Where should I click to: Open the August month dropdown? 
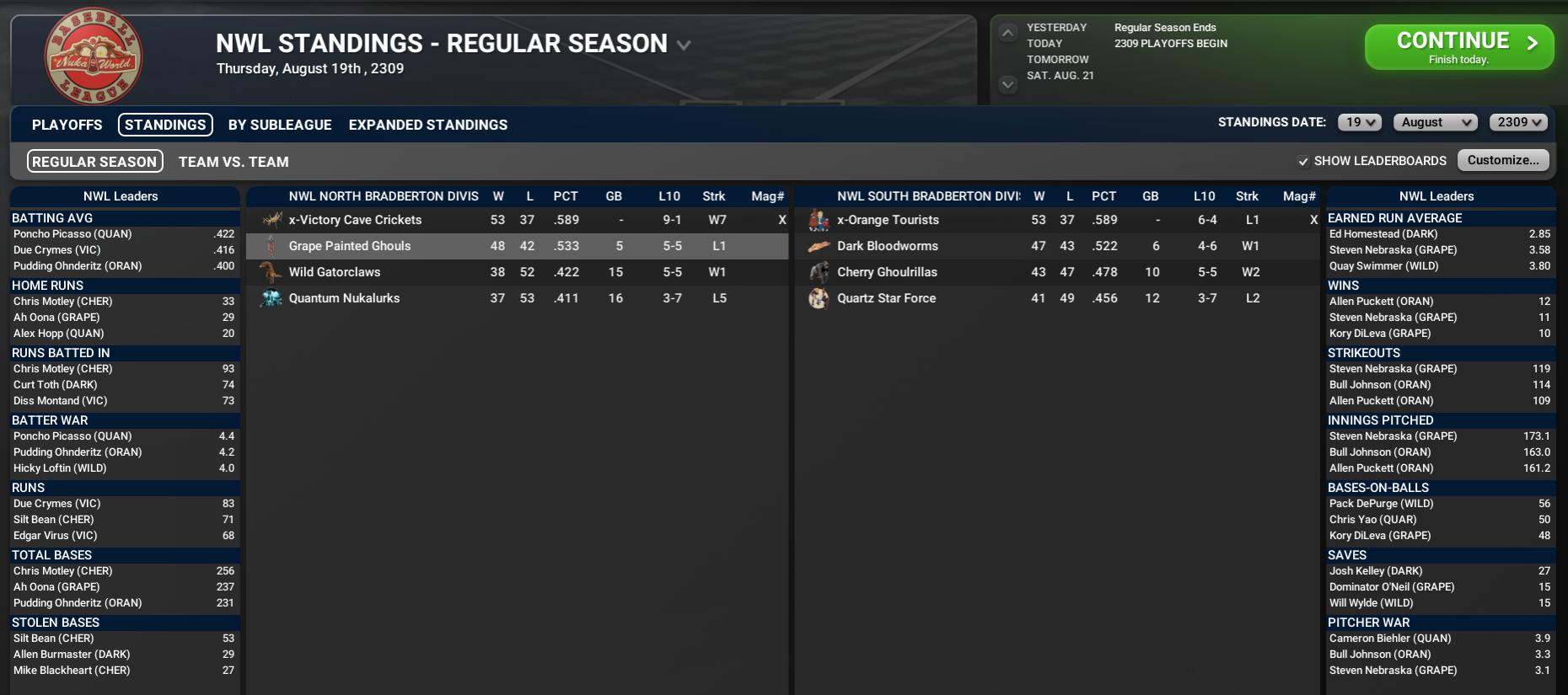tap(1436, 122)
